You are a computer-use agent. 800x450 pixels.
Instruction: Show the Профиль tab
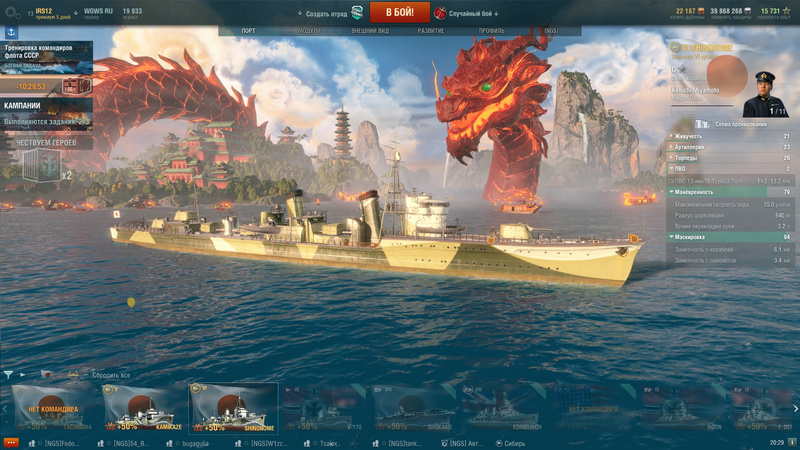491,31
